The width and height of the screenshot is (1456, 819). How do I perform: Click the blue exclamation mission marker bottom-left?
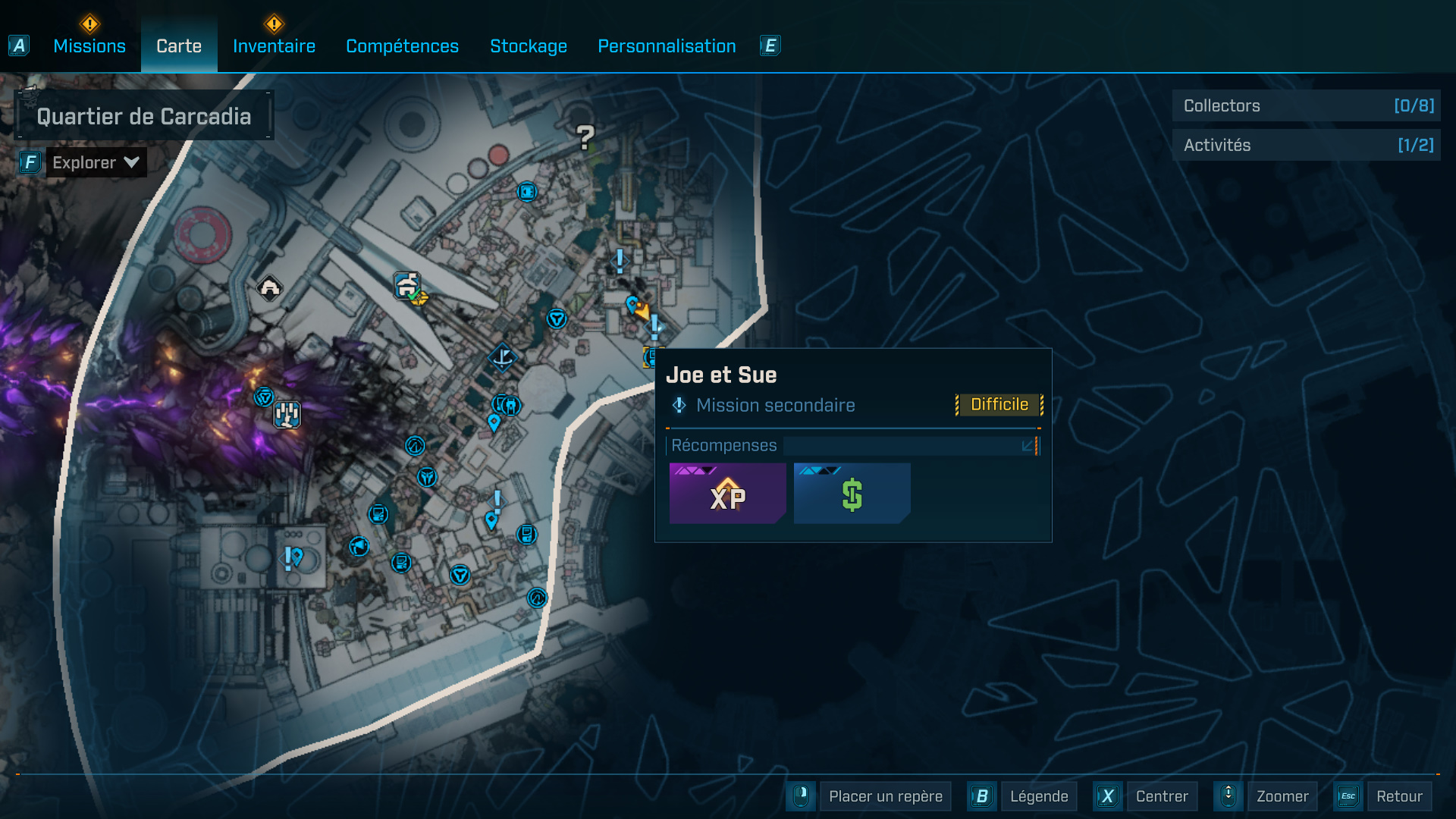(x=287, y=559)
